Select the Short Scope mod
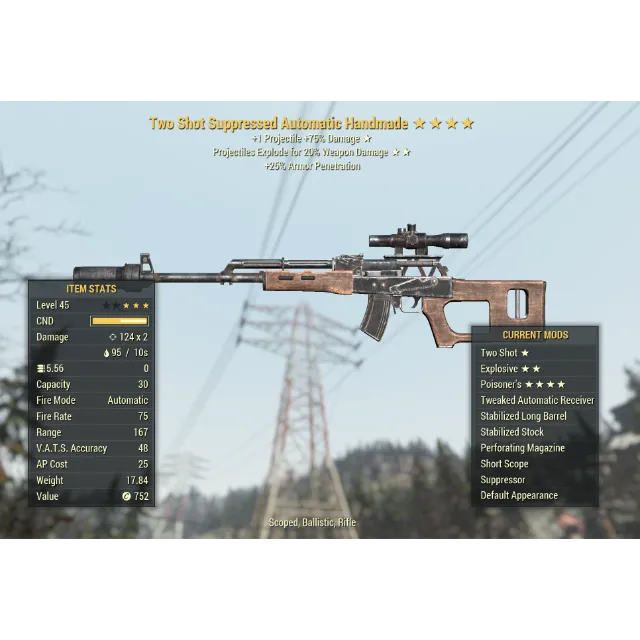Screen dimensions: 640x640 504,464
